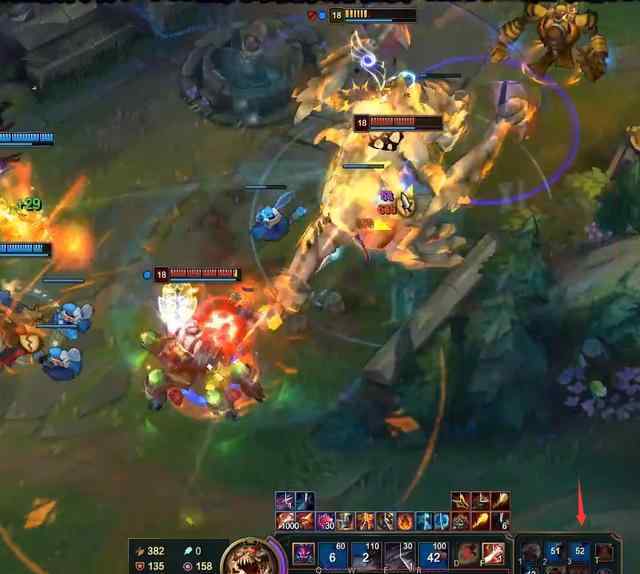Screen dimensions: 640x574
Task: Use the F summoner spell
Action: click(493, 553)
